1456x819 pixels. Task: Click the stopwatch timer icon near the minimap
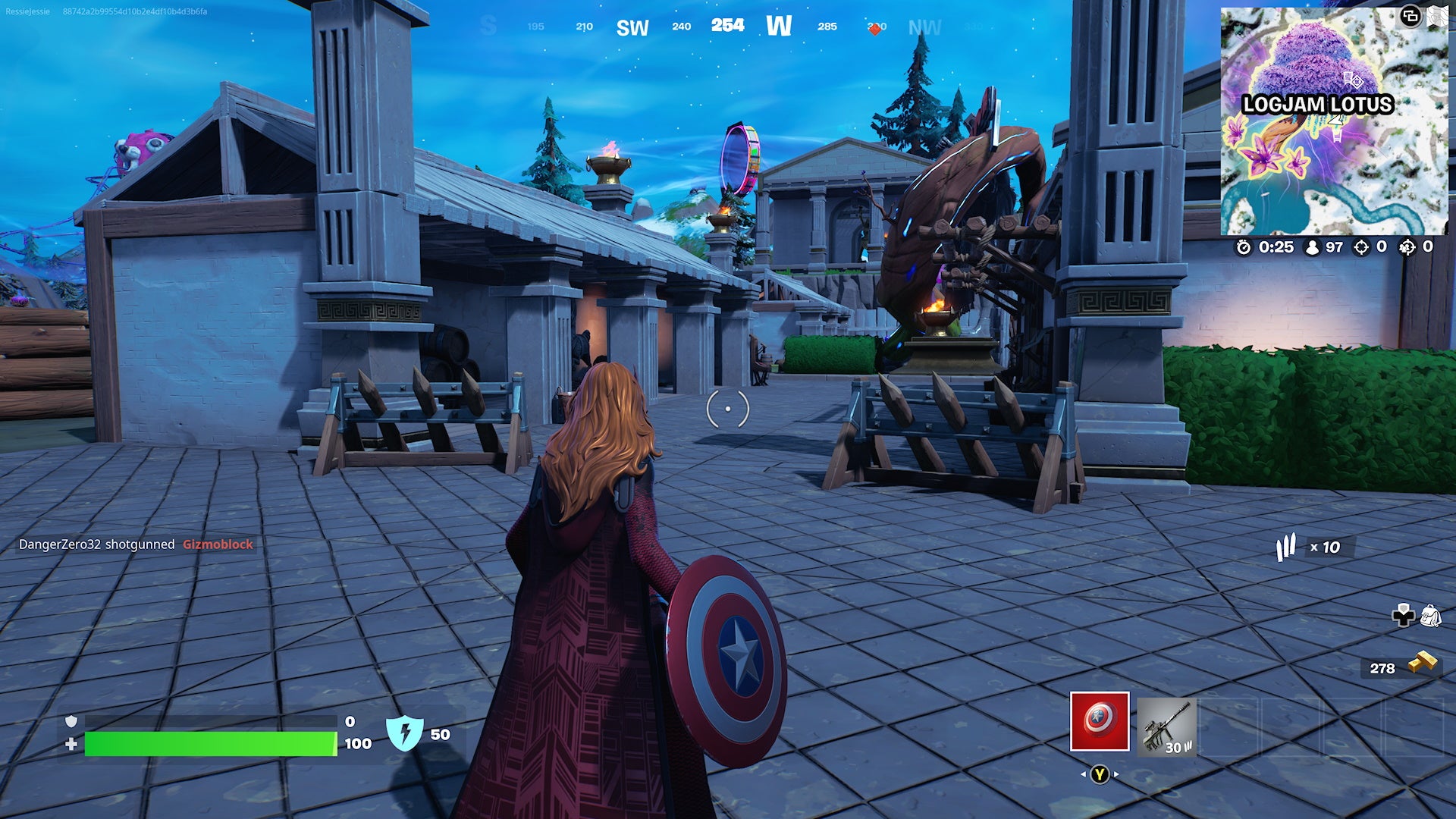[x=1244, y=246]
